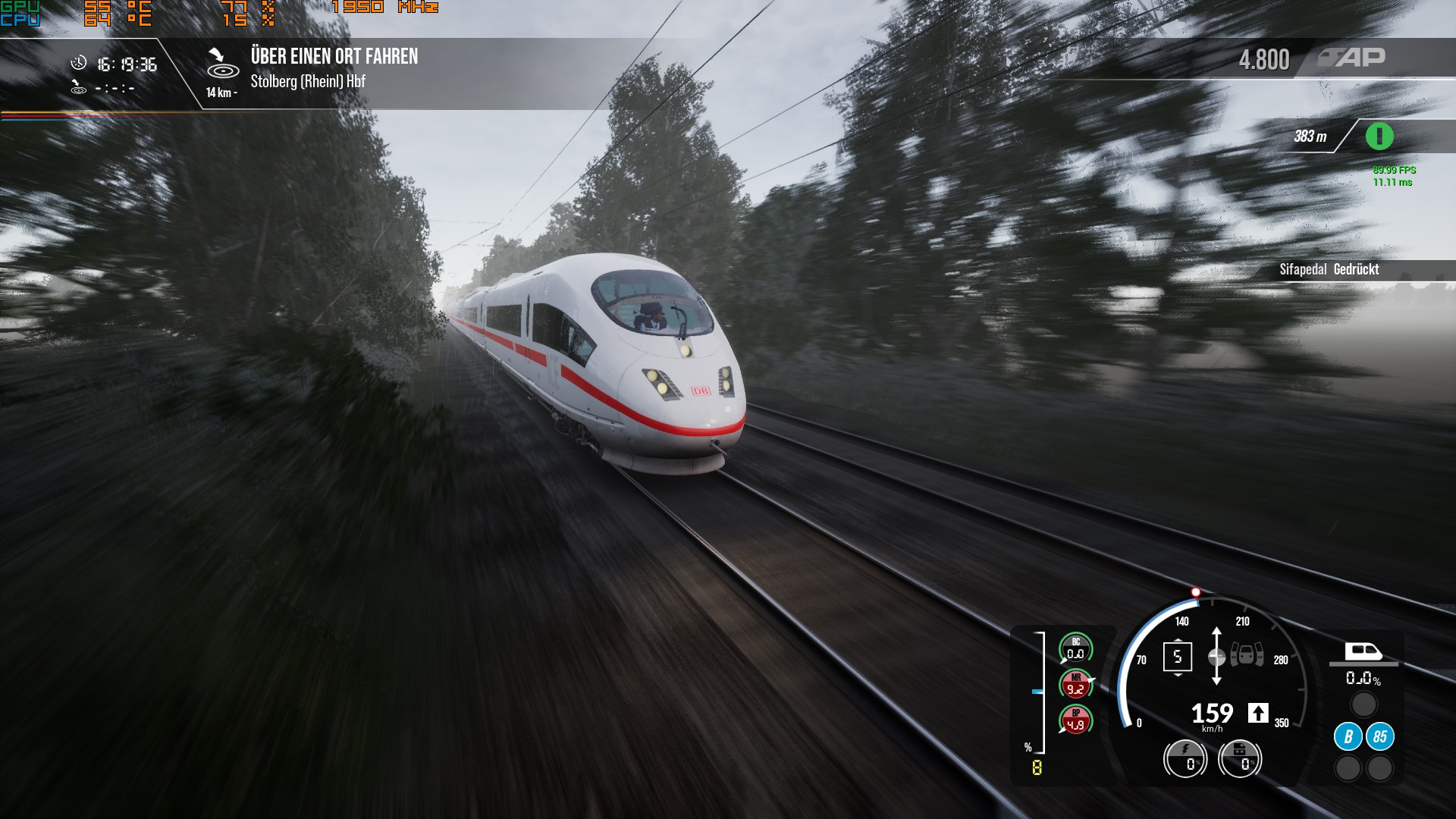Screen dimensions: 1456x819
Task: Click the train doors status icon
Action: 1246,654
